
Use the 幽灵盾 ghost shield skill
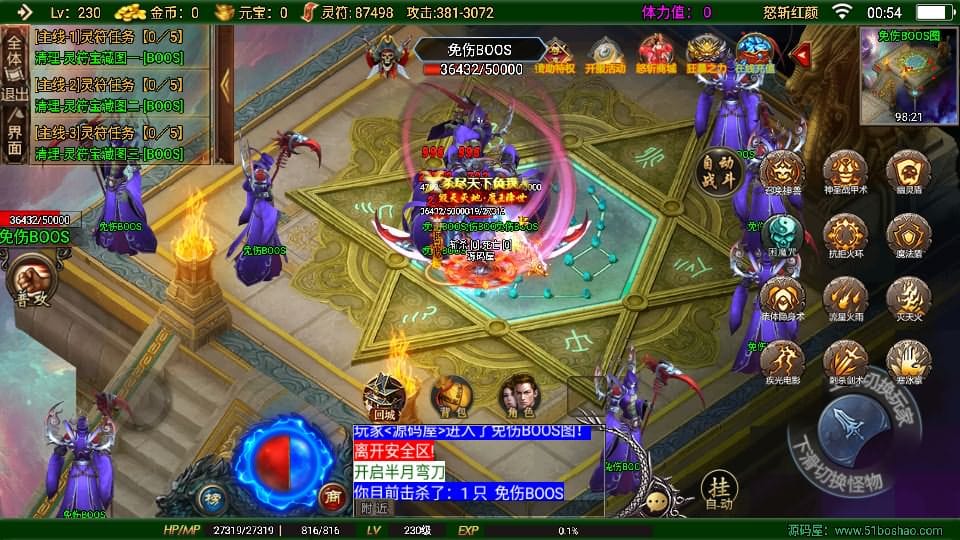tap(908, 172)
